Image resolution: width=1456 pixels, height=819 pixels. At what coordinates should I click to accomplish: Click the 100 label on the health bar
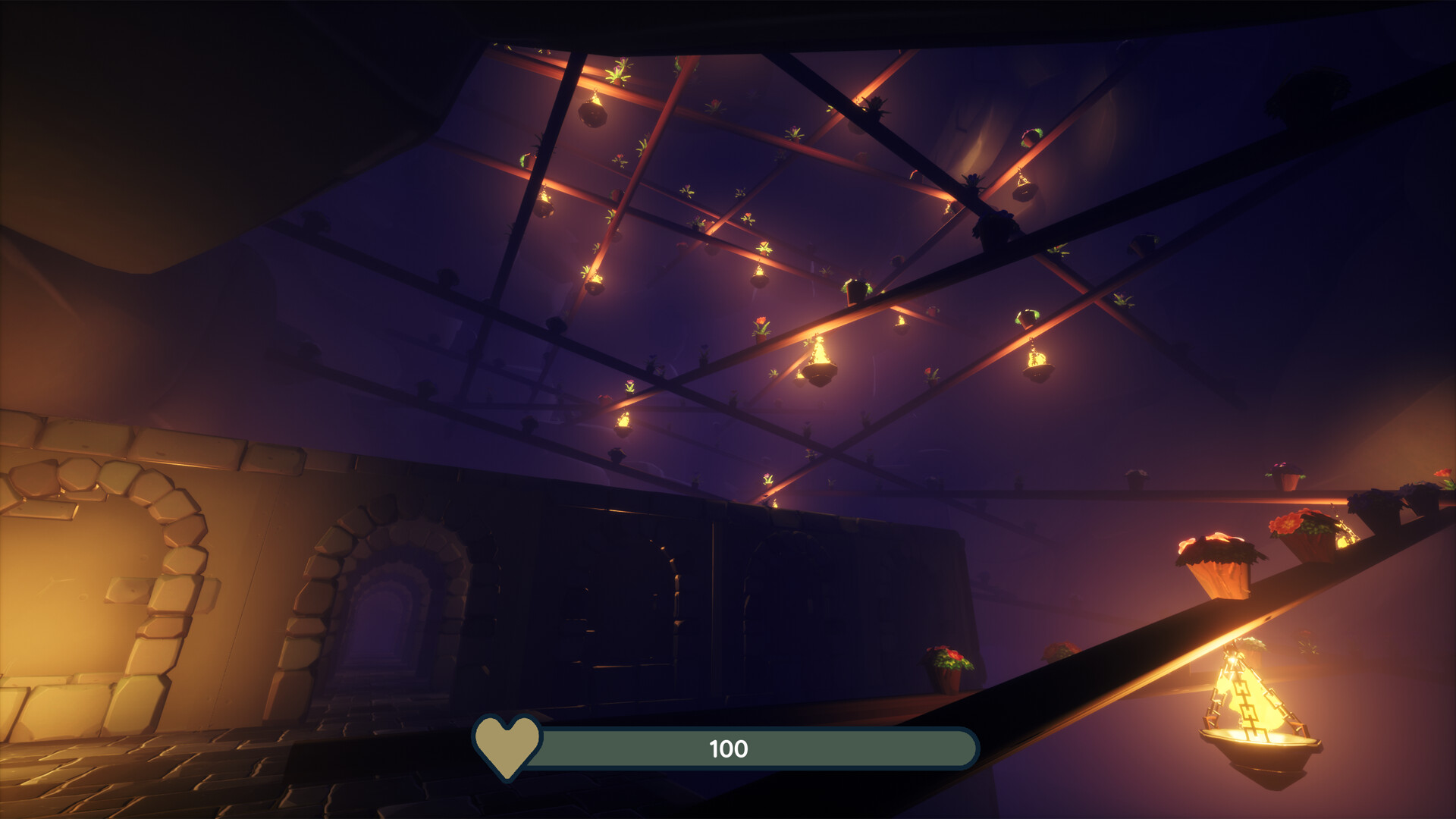[x=729, y=748]
